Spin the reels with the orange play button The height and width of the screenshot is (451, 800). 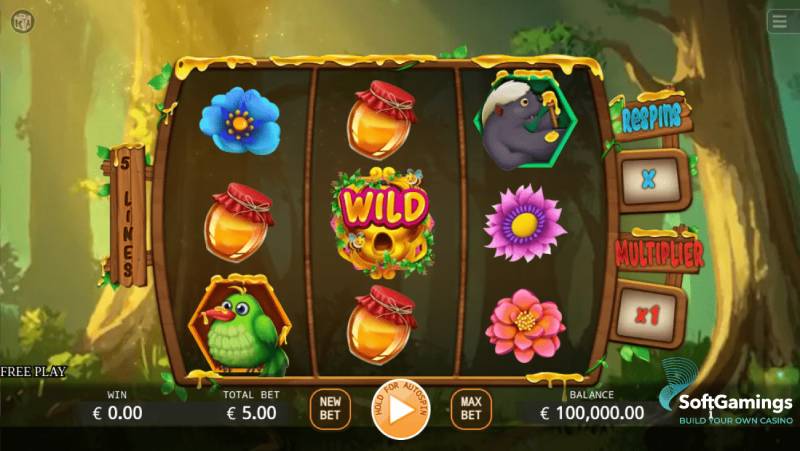click(400, 409)
